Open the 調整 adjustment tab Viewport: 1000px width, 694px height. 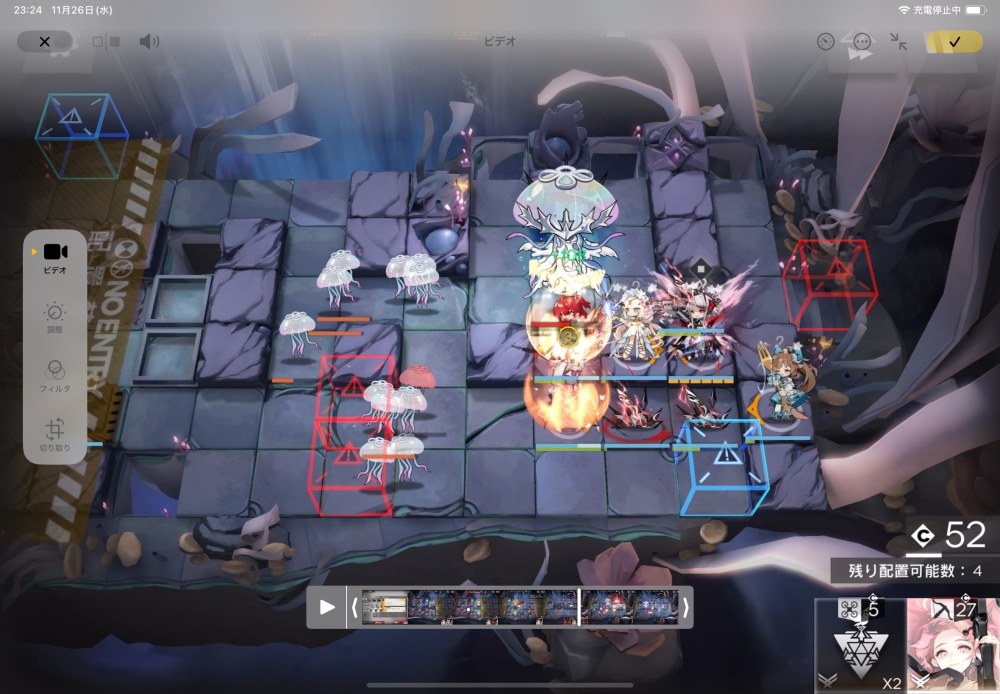coord(56,317)
